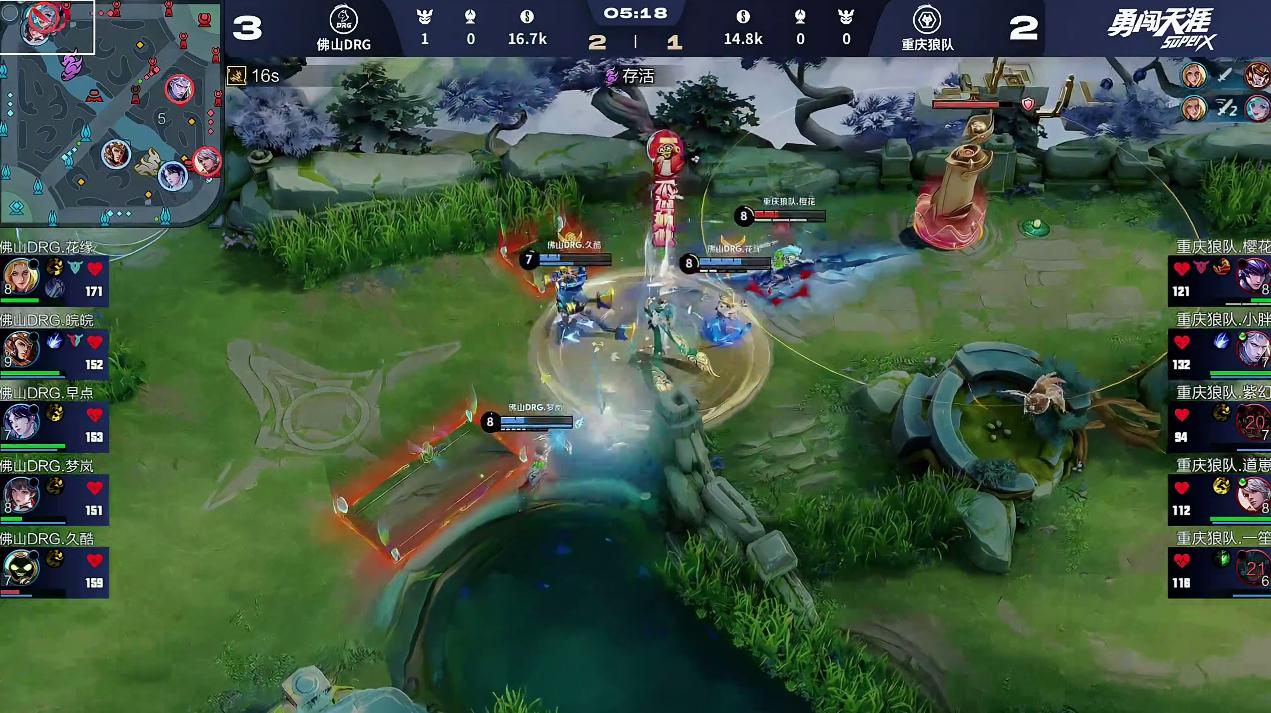Click the minimap
Viewport: 1271px width, 713px height.
(110, 115)
